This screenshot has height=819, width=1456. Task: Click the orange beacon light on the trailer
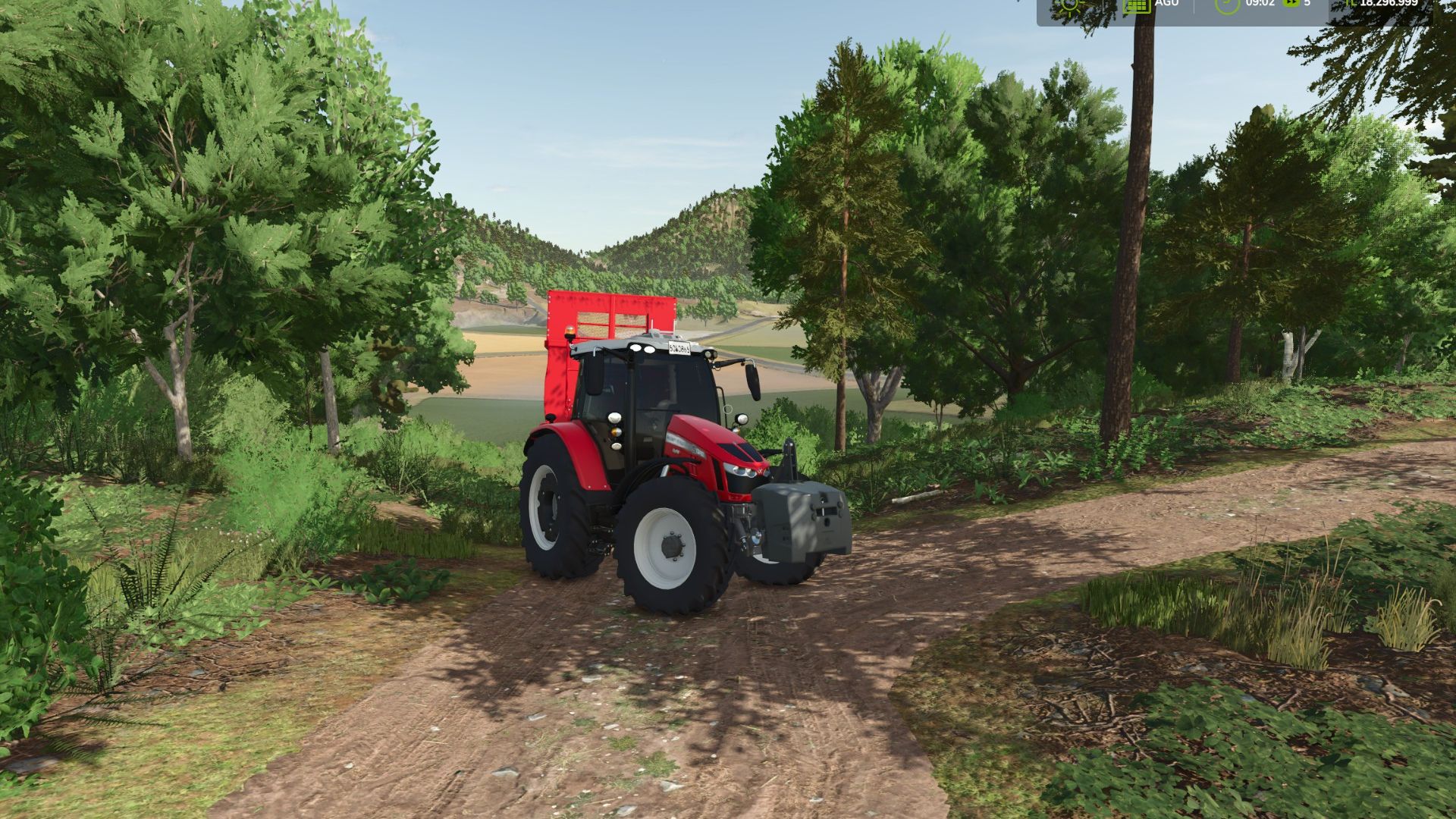tap(570, 332)
